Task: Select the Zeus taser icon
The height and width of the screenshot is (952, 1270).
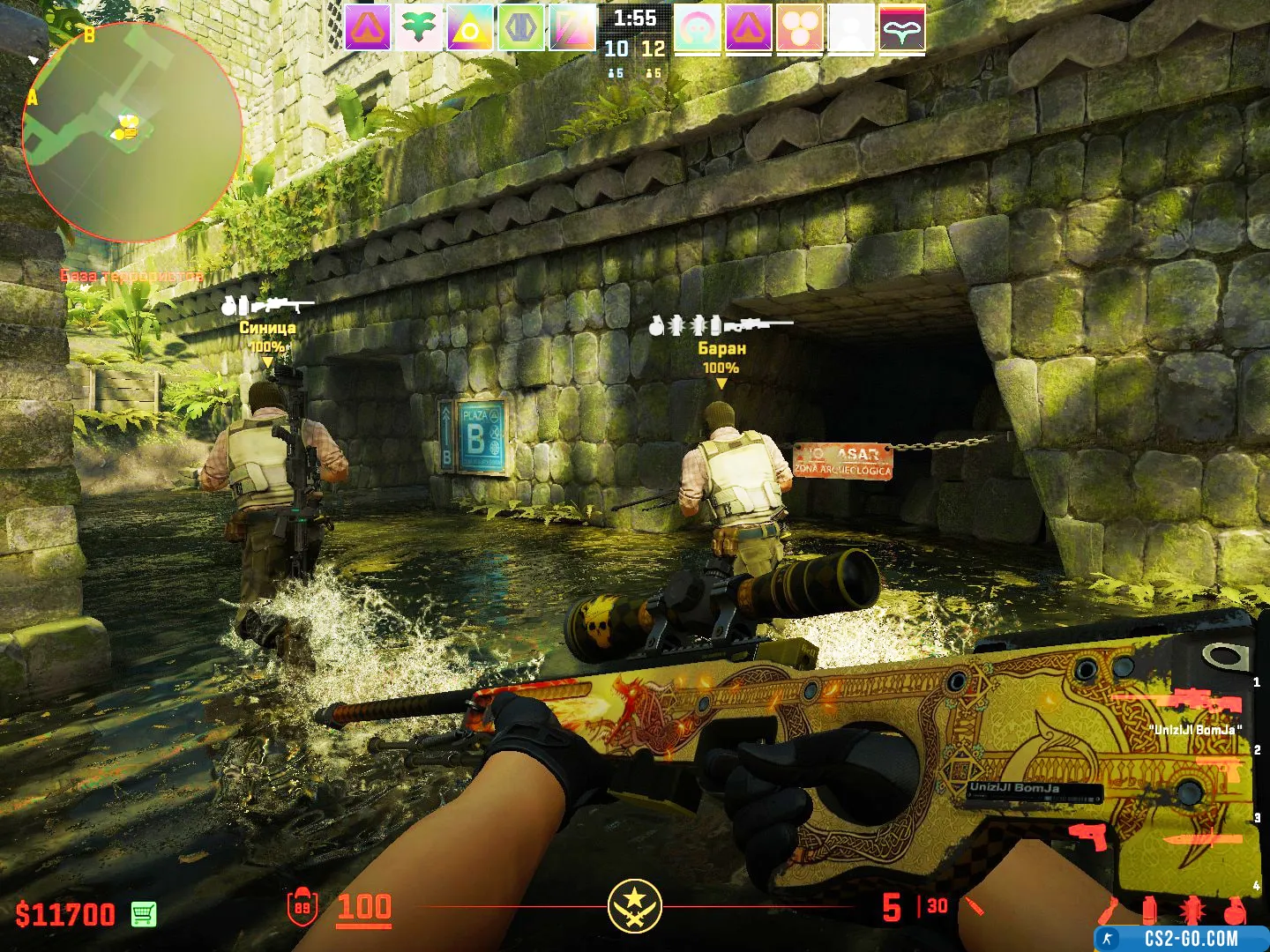Action: pyautogui.click(x=1087, y=835)
